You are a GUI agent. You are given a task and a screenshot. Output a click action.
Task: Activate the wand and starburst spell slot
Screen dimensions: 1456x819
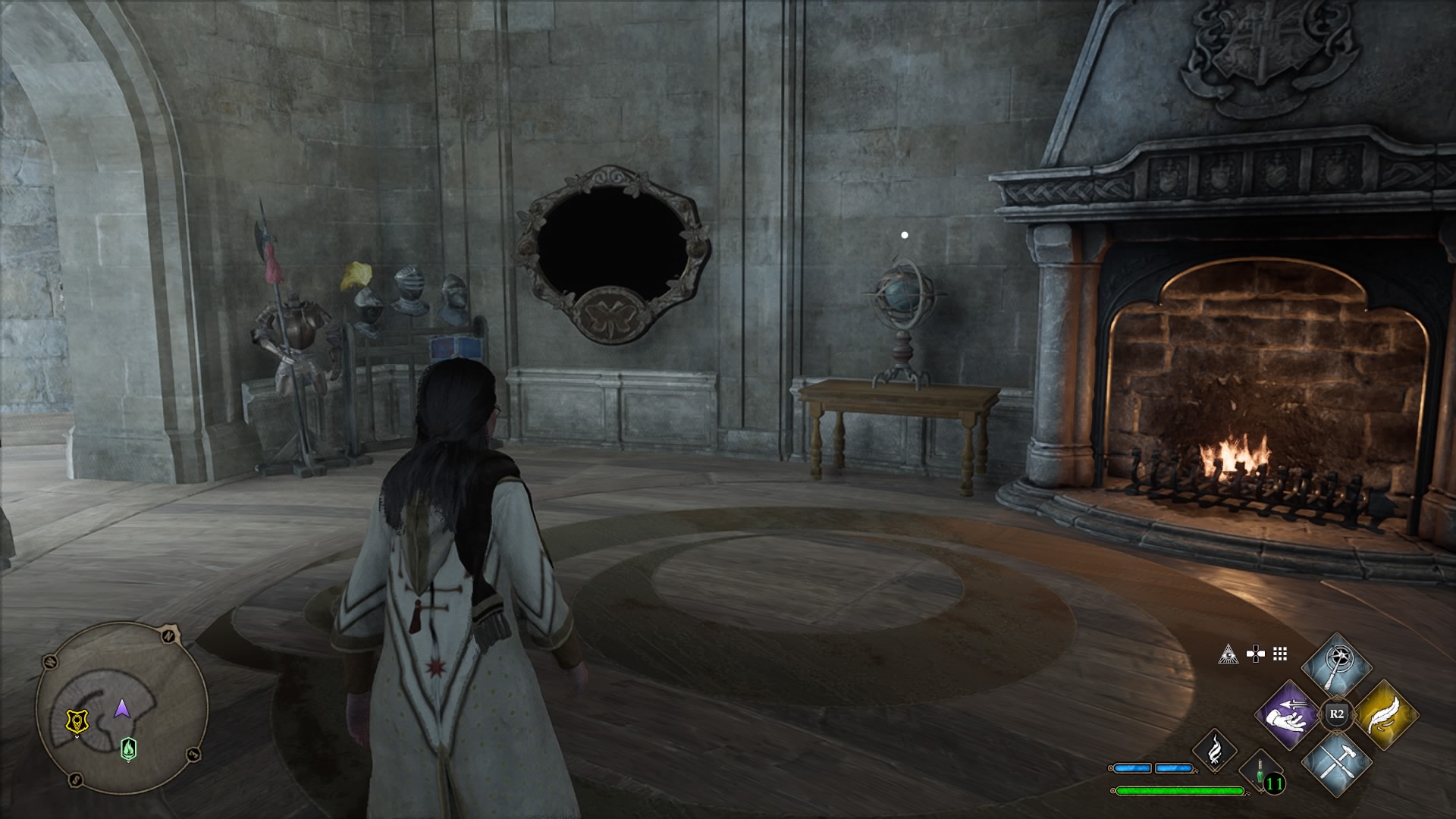click(1336, 665)
